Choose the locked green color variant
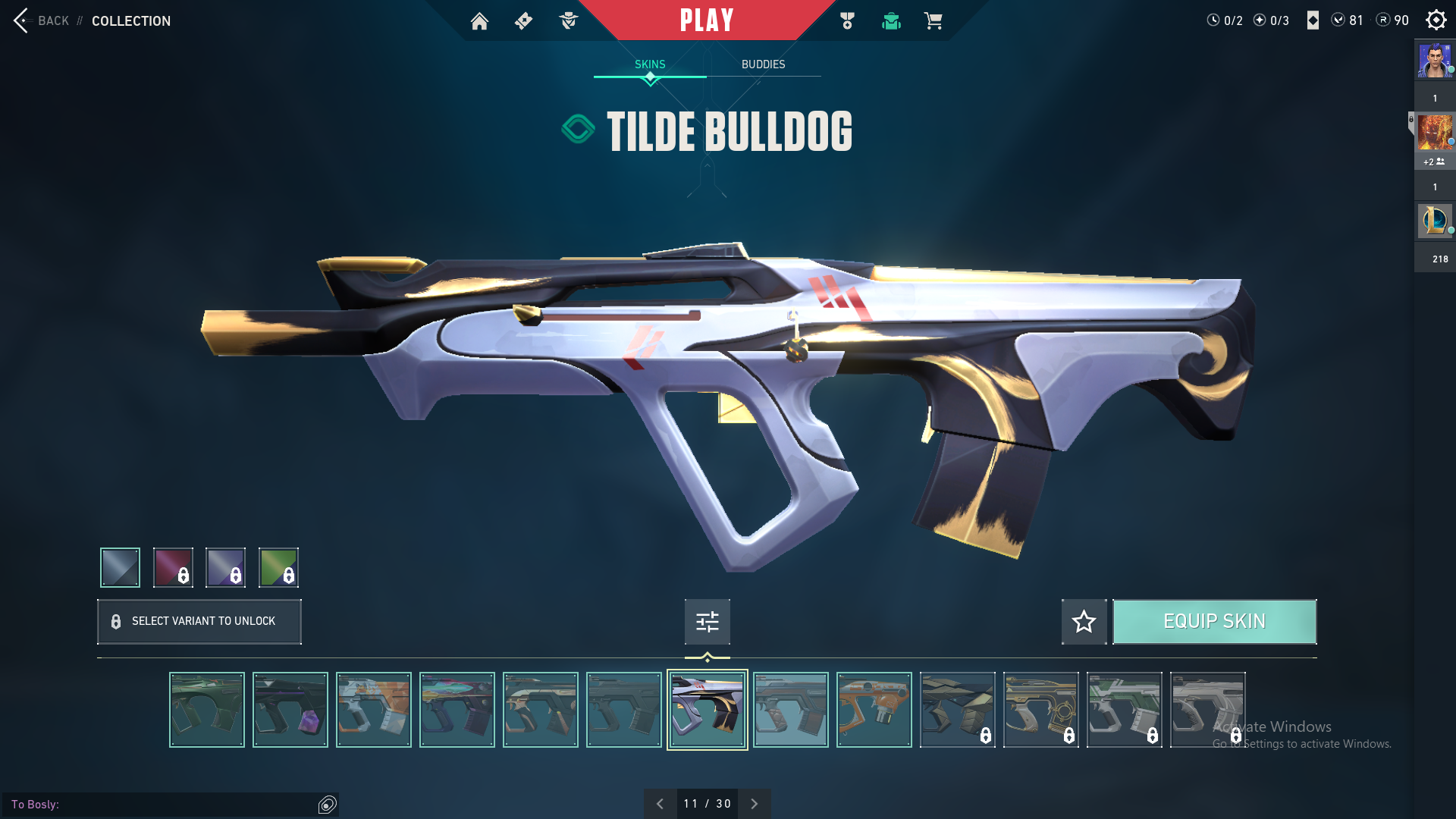Viewport: 1456px width, 819px height. tap(278, 567)
